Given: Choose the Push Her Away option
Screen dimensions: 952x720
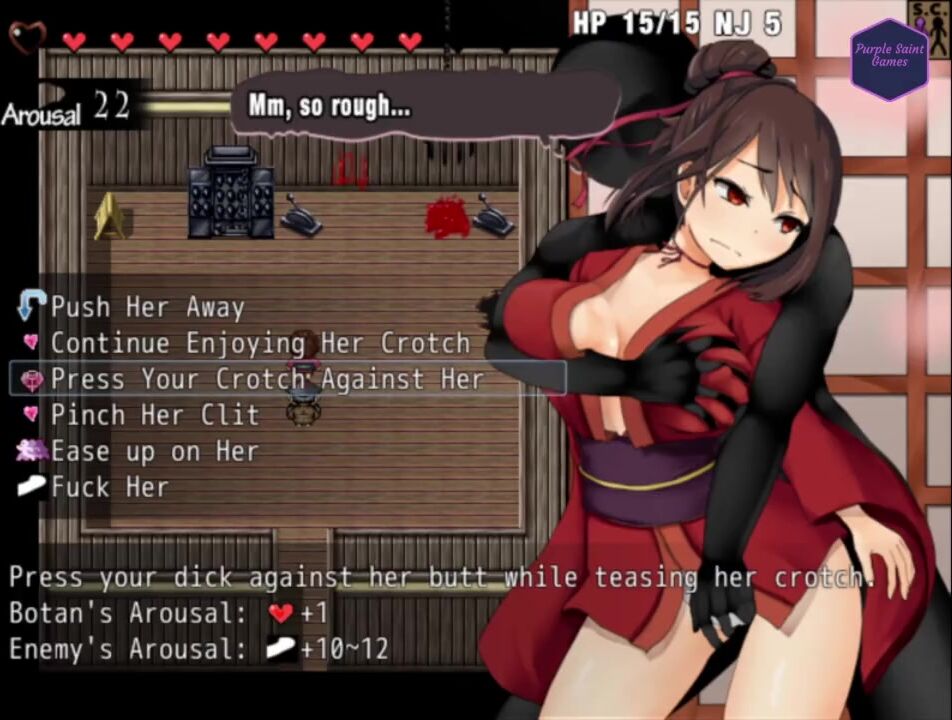Looking at the screenshot, I should coord(147,307).
